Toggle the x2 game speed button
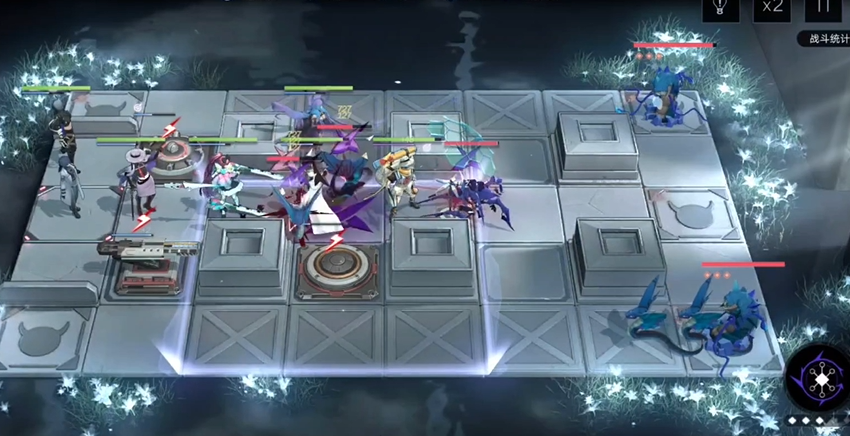Screen dimensions: 850x436 click(772, 7)
